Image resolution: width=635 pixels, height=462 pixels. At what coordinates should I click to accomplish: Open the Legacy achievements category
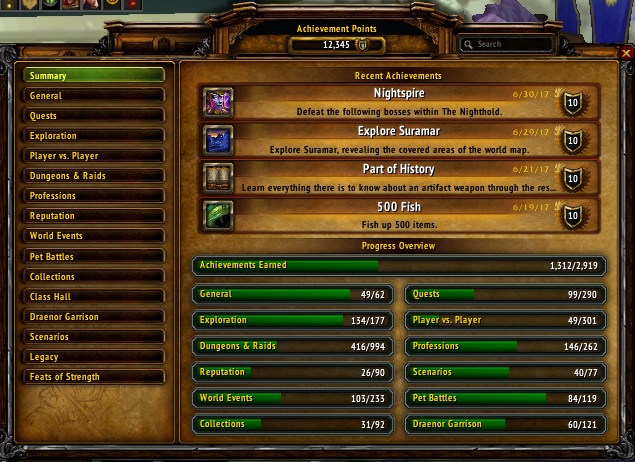point(94,357)
